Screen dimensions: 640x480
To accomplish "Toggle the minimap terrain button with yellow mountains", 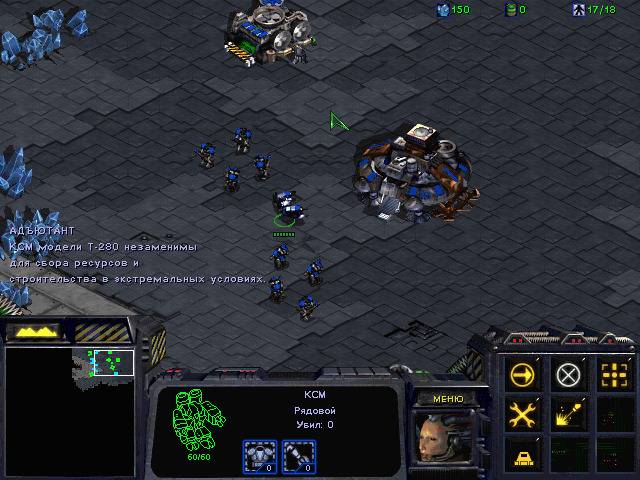I will [x=32, y=331].
